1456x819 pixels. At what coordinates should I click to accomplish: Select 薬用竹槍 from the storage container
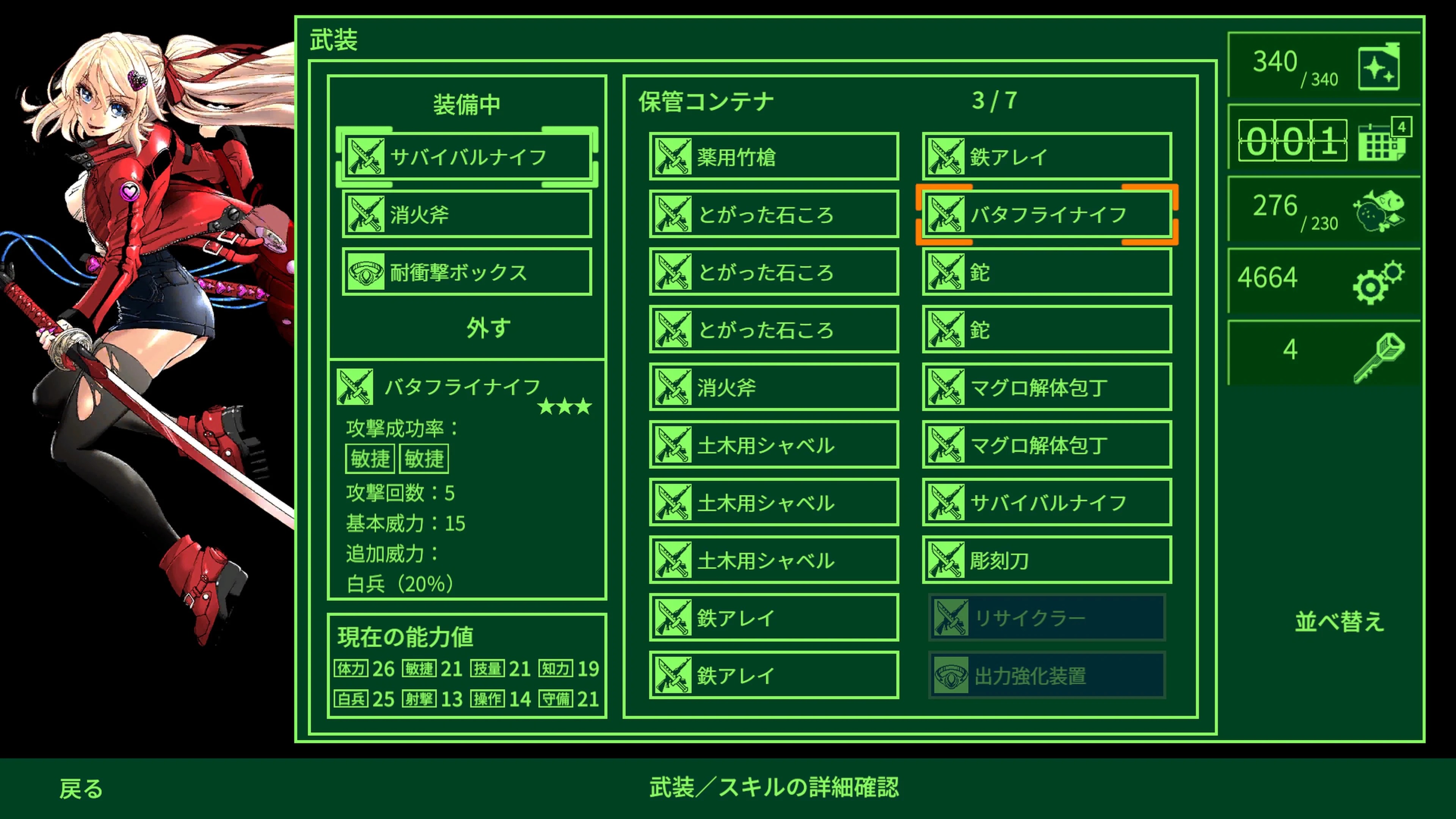(x=773, y=157)
